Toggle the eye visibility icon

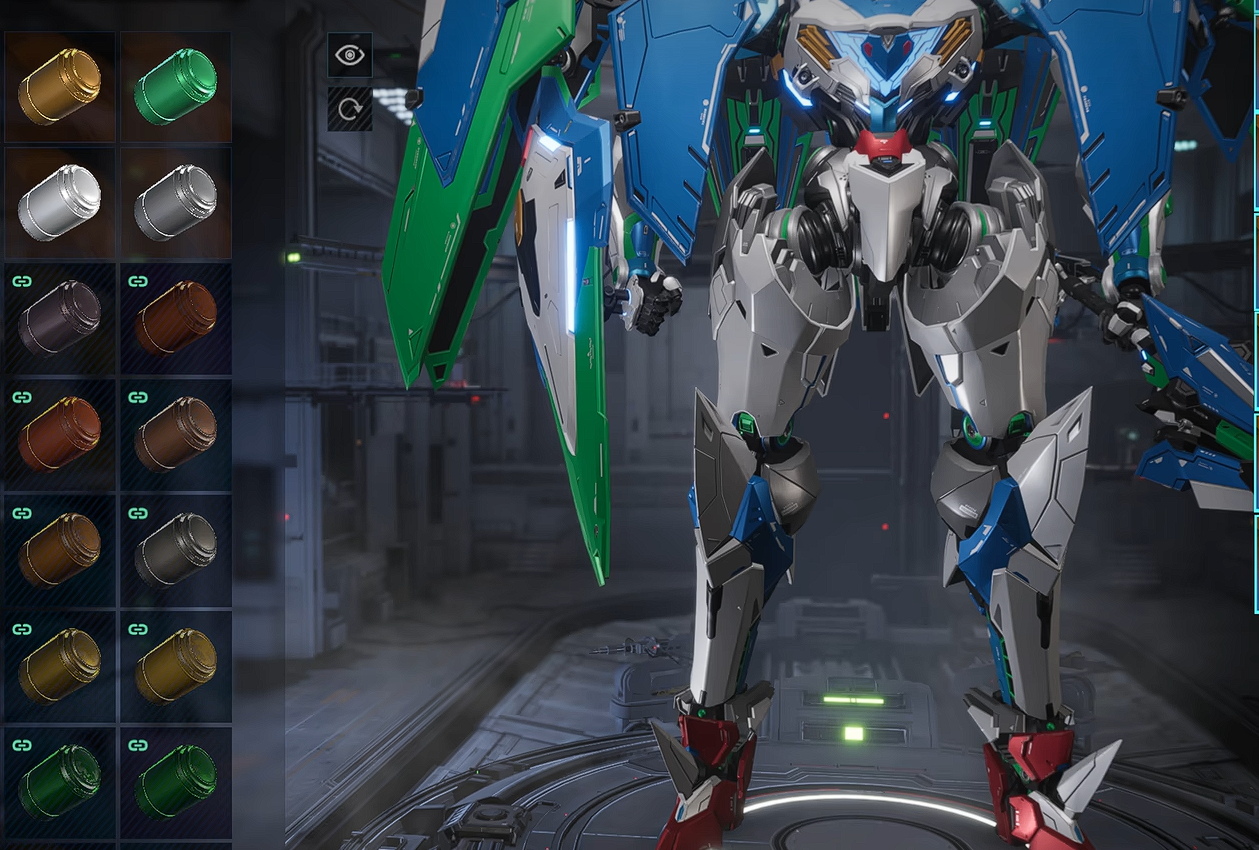[x=350, y=55]
